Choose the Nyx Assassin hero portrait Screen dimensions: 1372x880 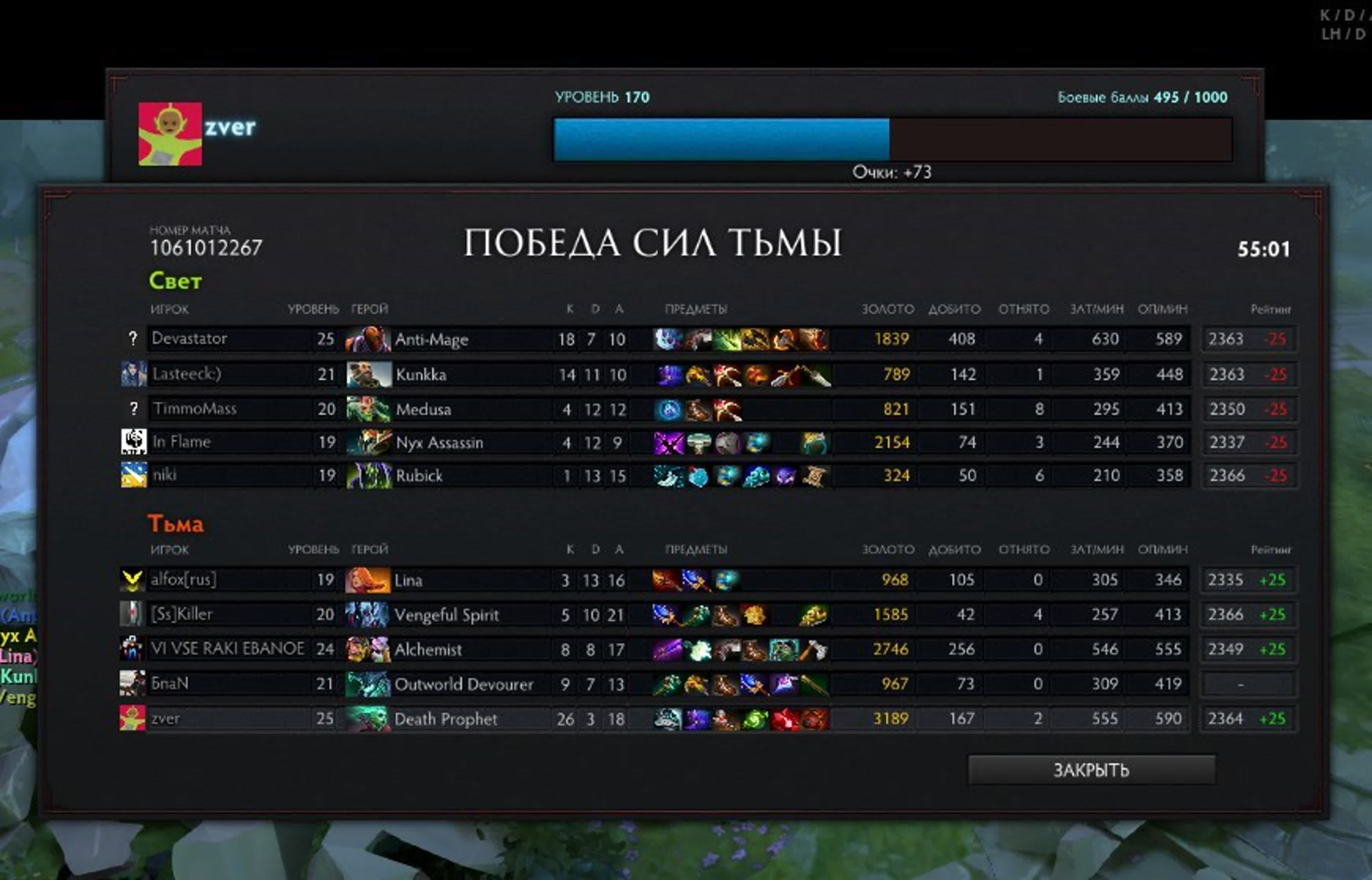pos(368,442)
